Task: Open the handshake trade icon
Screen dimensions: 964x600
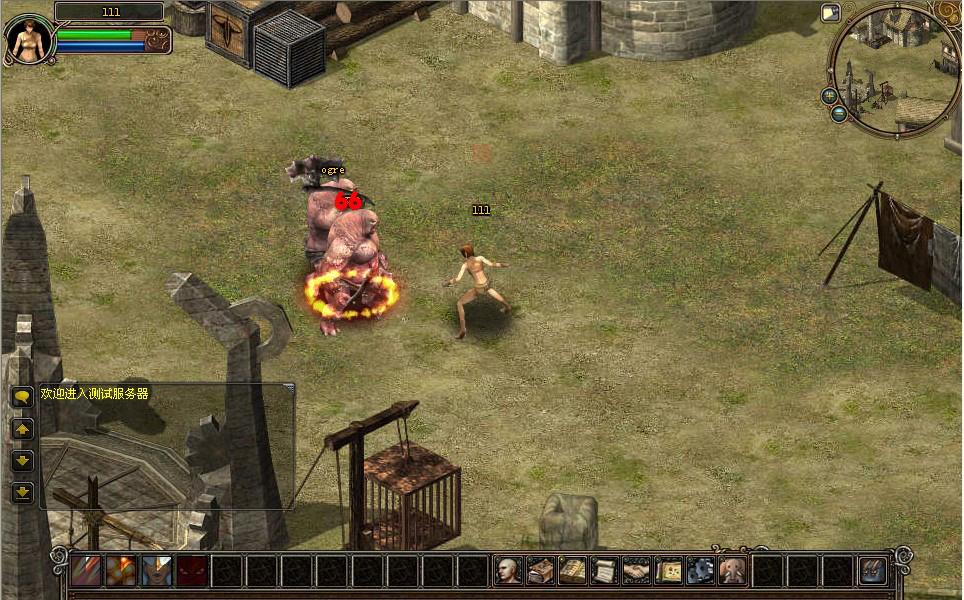Action: (637, 571)
